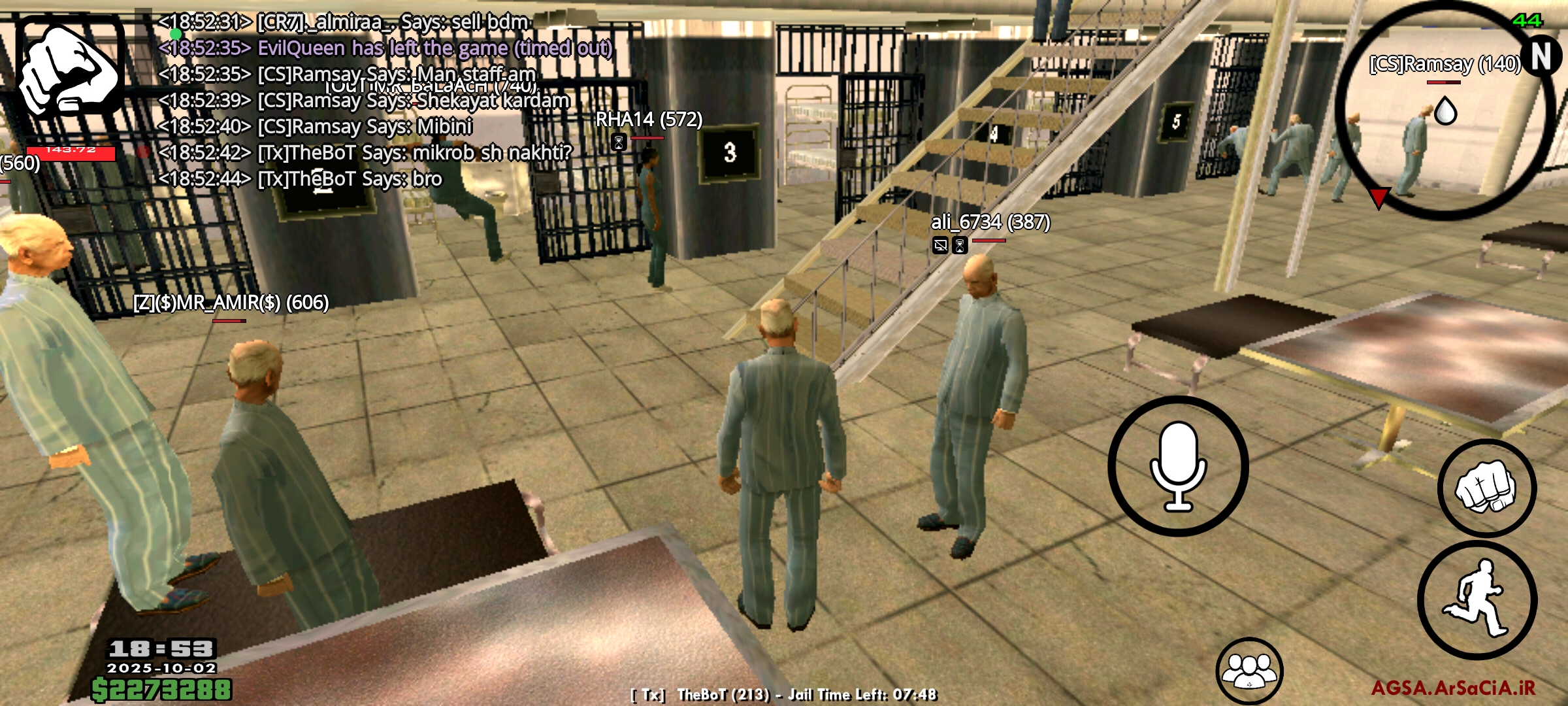
Task: Tap the microphone voice chat button
Action: (1178, 466)
